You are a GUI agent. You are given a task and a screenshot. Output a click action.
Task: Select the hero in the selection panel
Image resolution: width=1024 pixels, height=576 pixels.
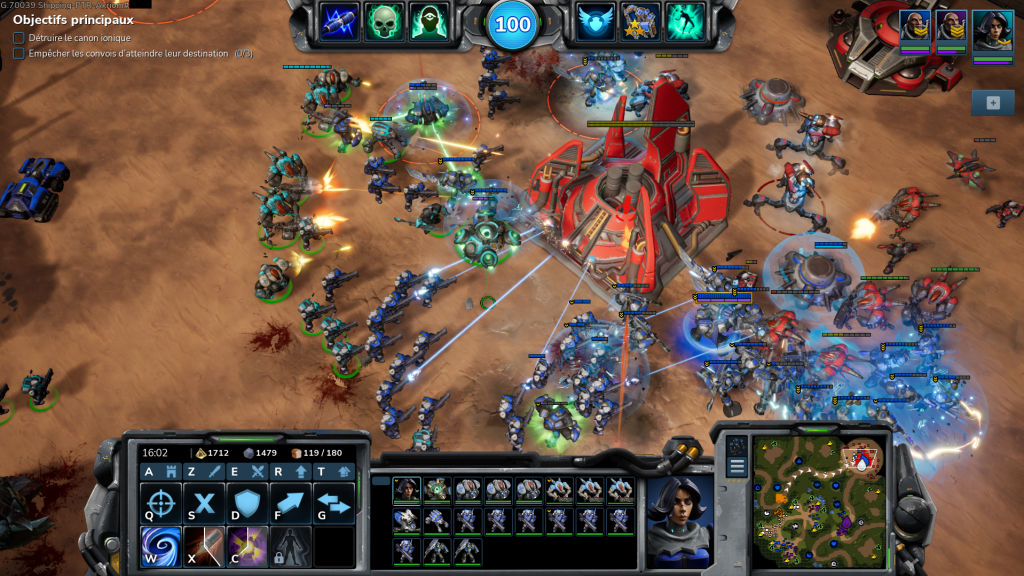pos(406,489)
